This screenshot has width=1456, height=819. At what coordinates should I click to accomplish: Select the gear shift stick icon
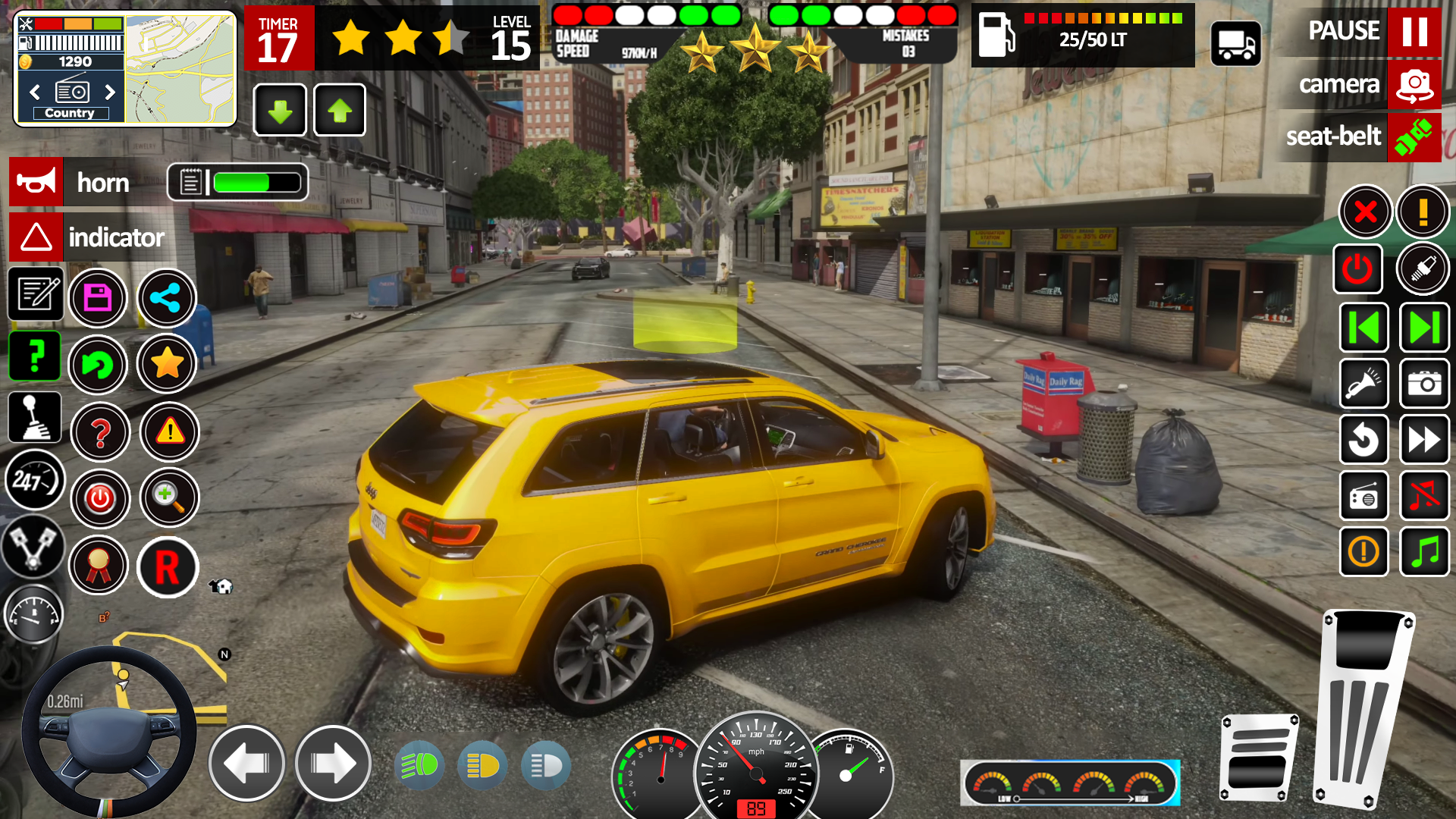point(34,417)
